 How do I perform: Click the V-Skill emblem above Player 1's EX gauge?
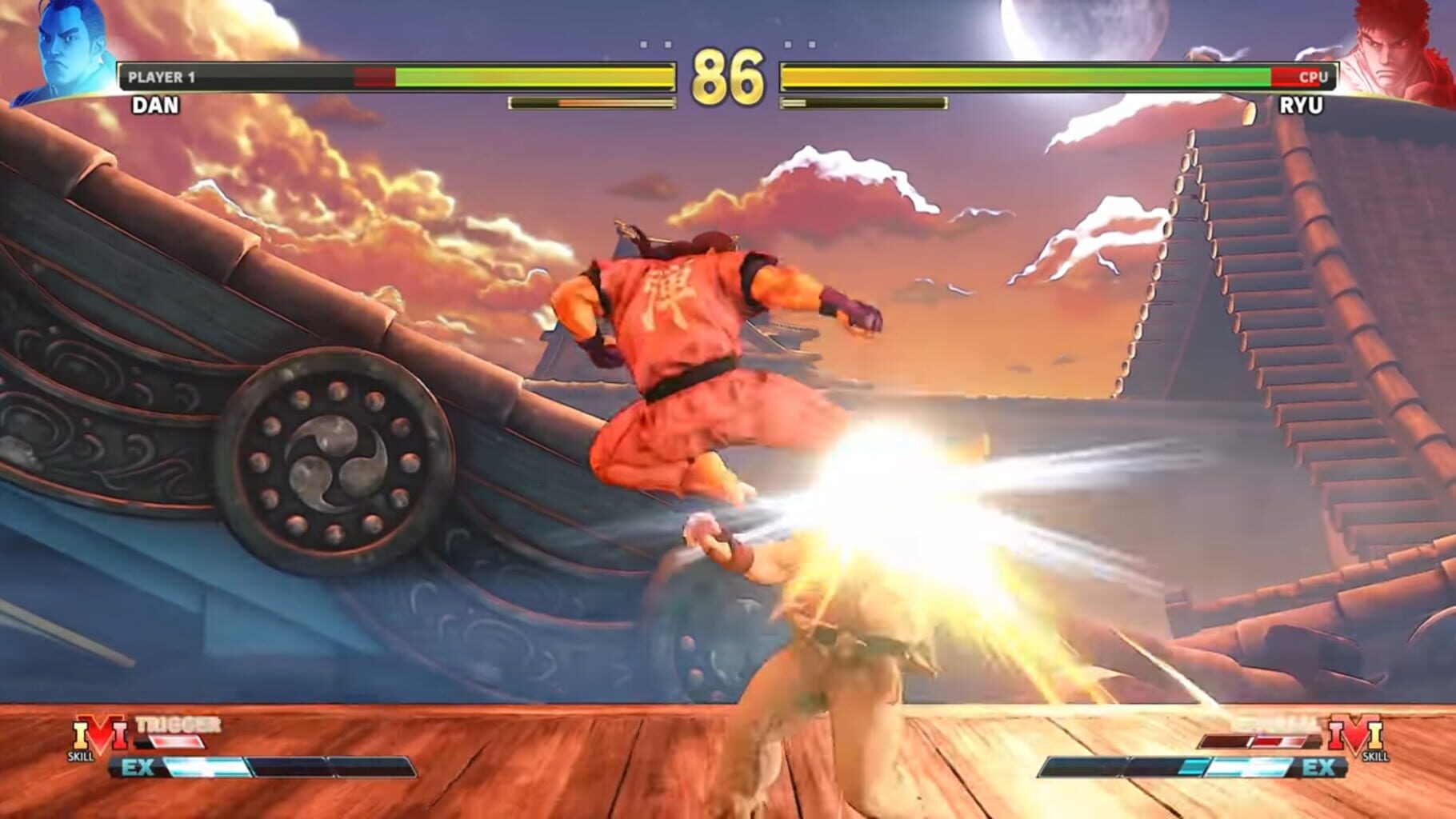point(102,733)
